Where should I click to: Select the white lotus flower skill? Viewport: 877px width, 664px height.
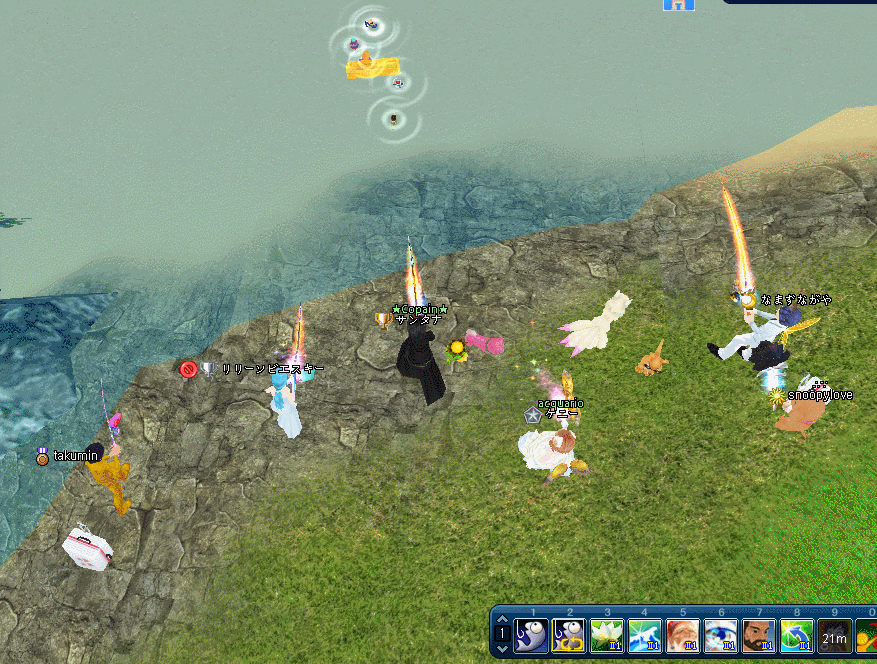click(x=607, y=636)
